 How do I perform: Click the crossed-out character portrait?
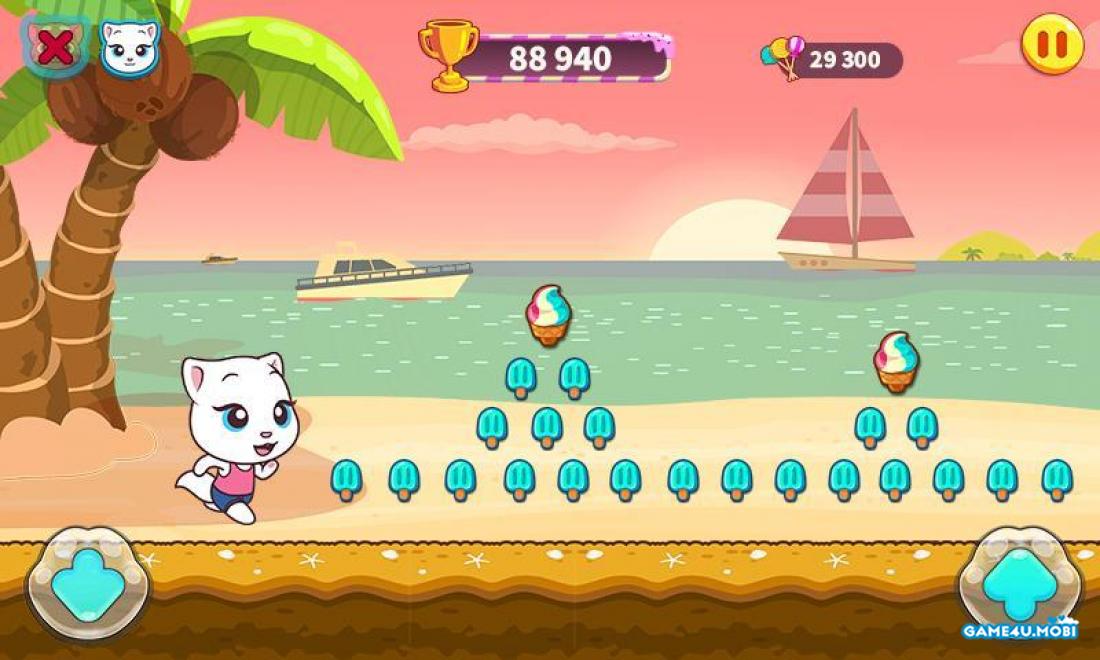(56, 47)
